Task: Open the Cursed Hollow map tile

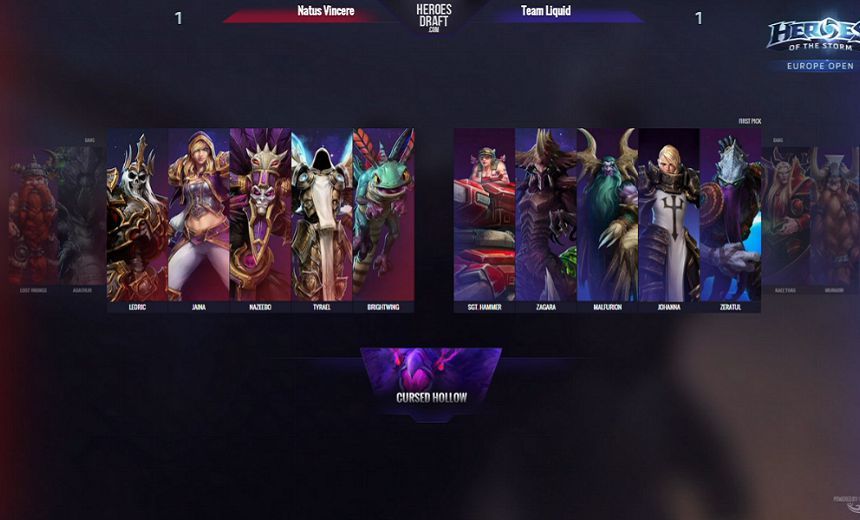Action: coord(431,378)
